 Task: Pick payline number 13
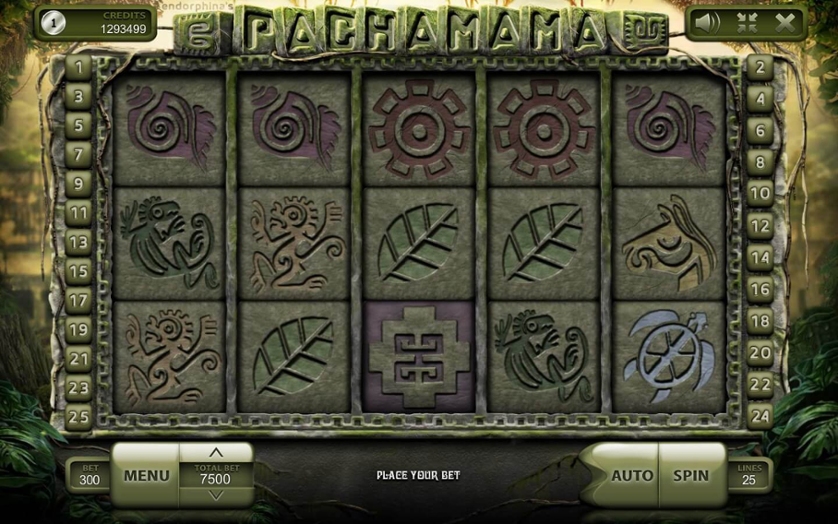(x=78, y=241)
